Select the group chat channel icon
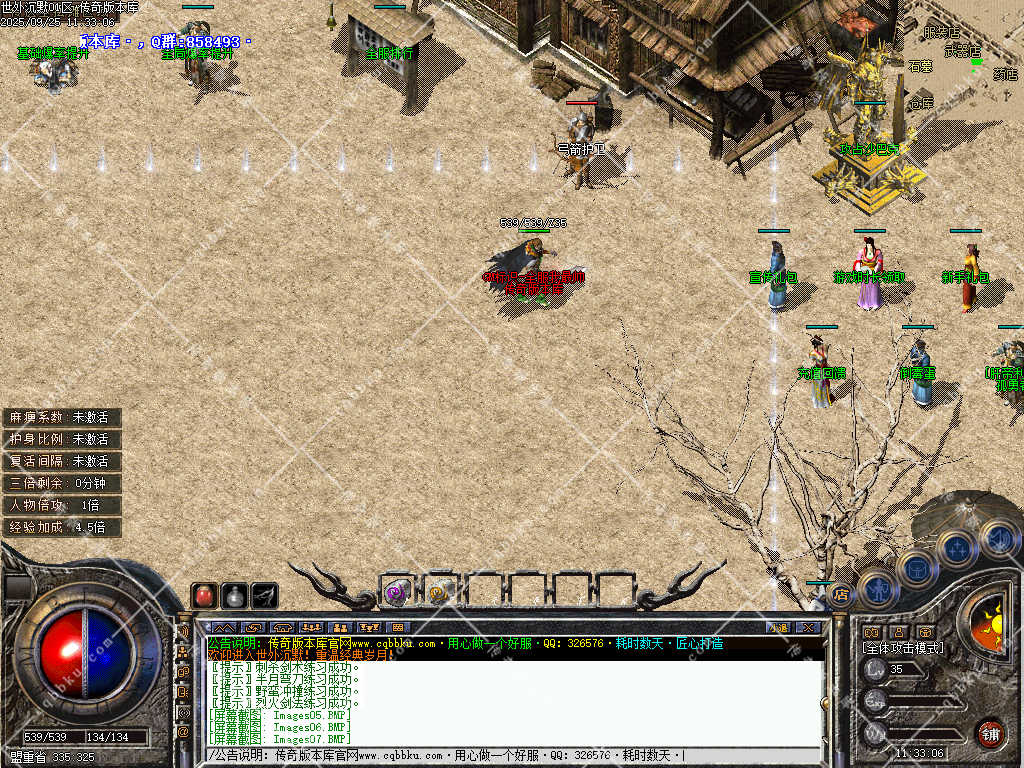 [184, 652]
